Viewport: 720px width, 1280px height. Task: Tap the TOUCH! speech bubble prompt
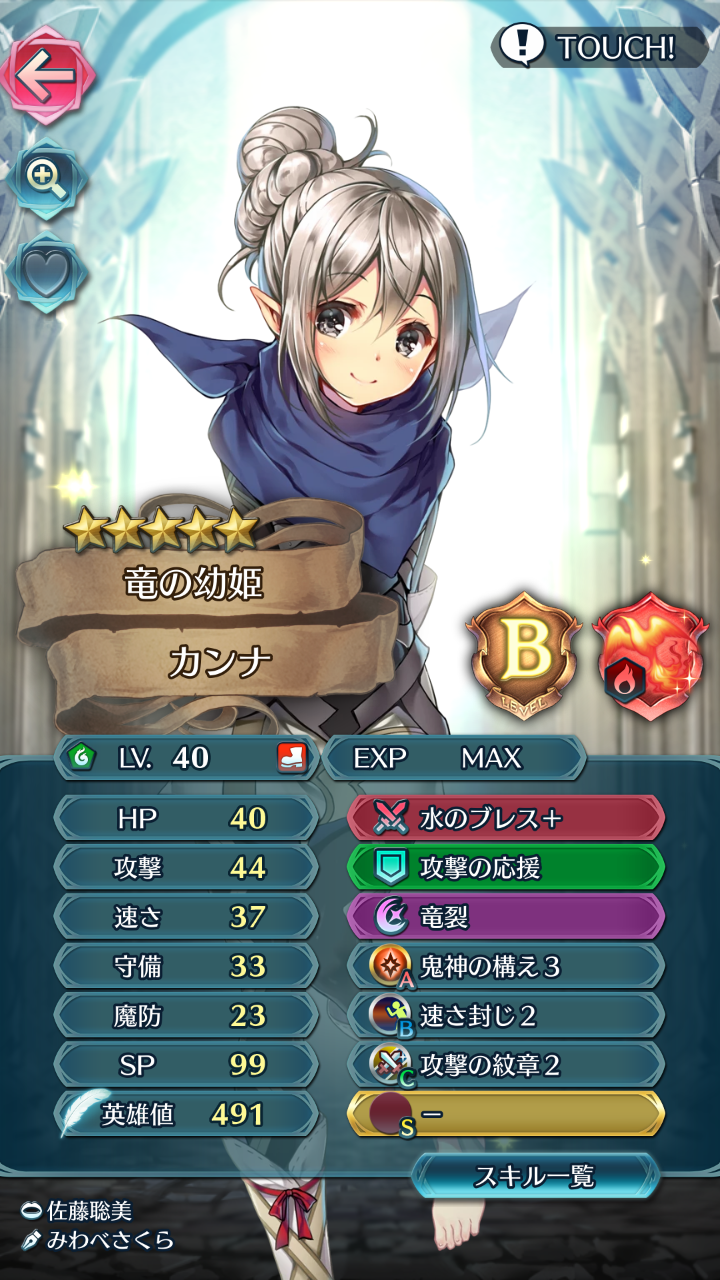point(598,46)
